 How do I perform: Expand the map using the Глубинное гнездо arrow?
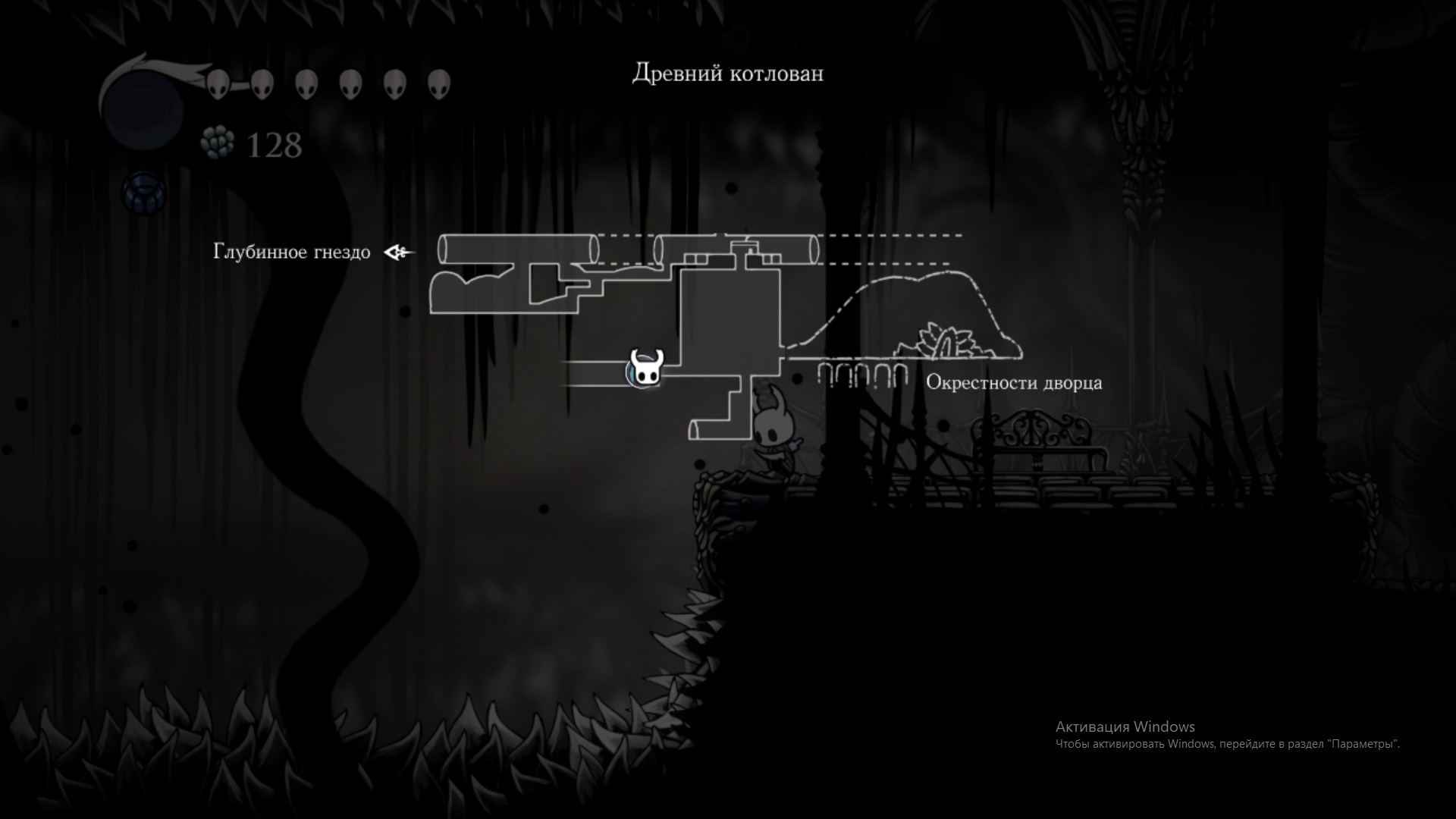coord(397,251)
